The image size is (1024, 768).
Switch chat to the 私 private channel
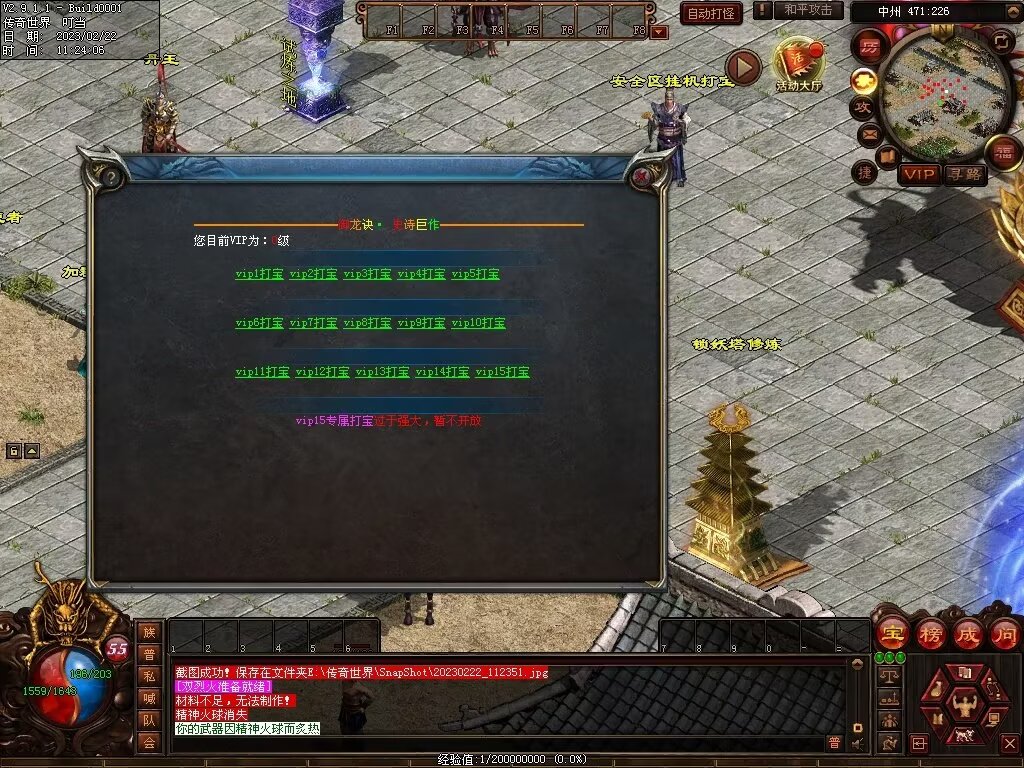tap(149, 676)
